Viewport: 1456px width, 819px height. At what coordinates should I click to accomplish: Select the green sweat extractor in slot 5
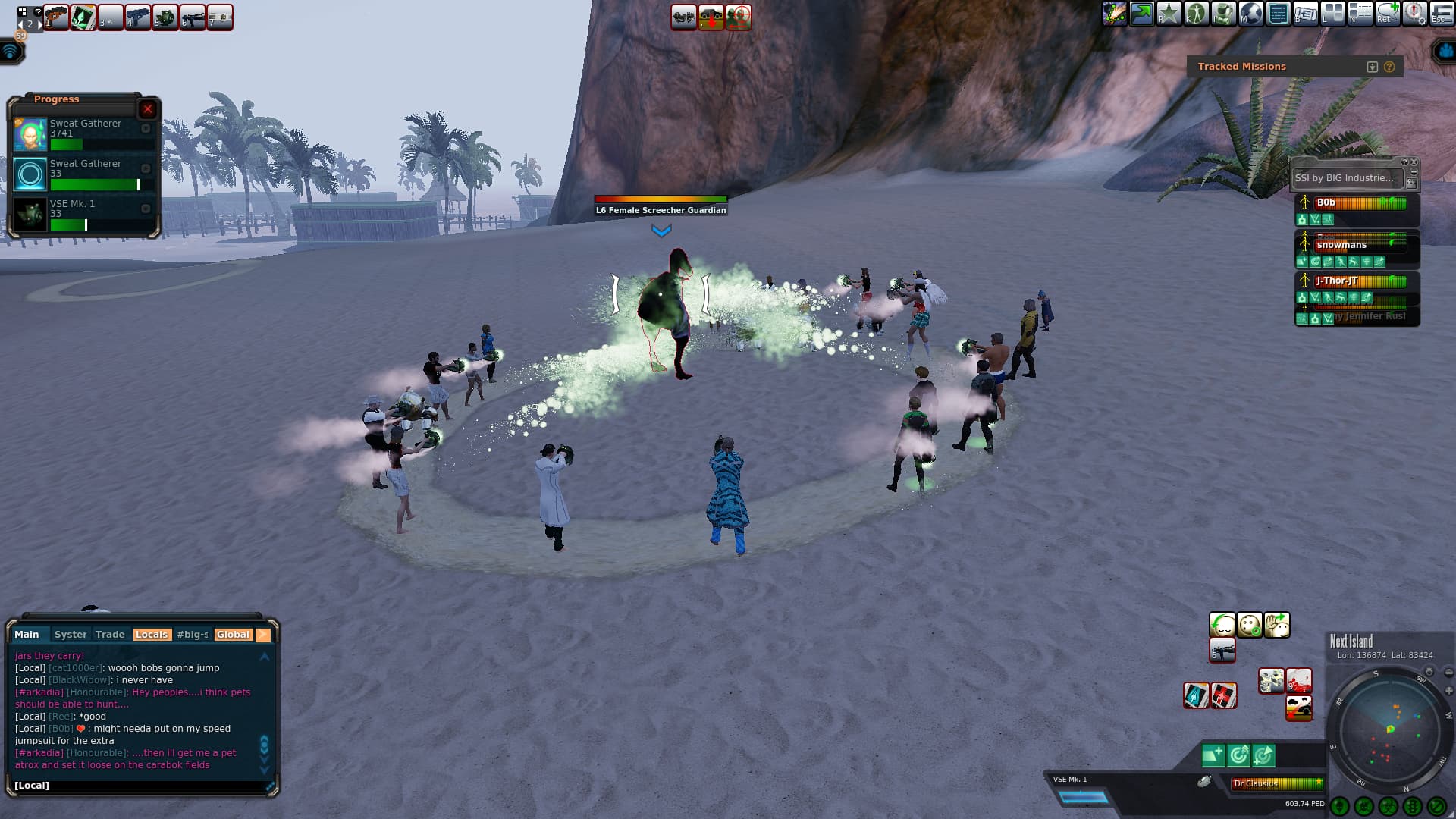(165, 16)
